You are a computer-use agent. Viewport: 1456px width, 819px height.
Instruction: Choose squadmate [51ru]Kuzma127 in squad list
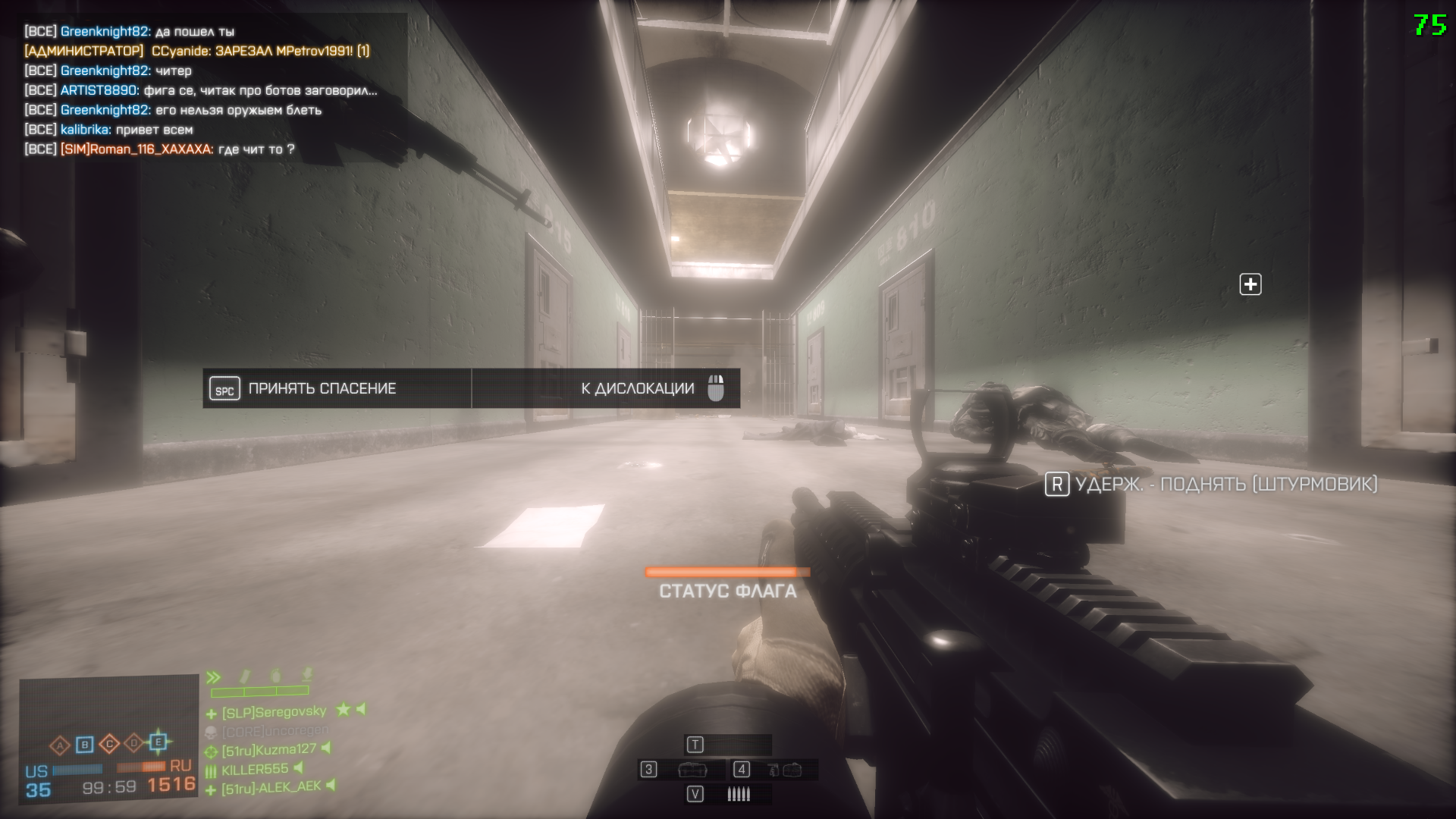pos(268,750)
